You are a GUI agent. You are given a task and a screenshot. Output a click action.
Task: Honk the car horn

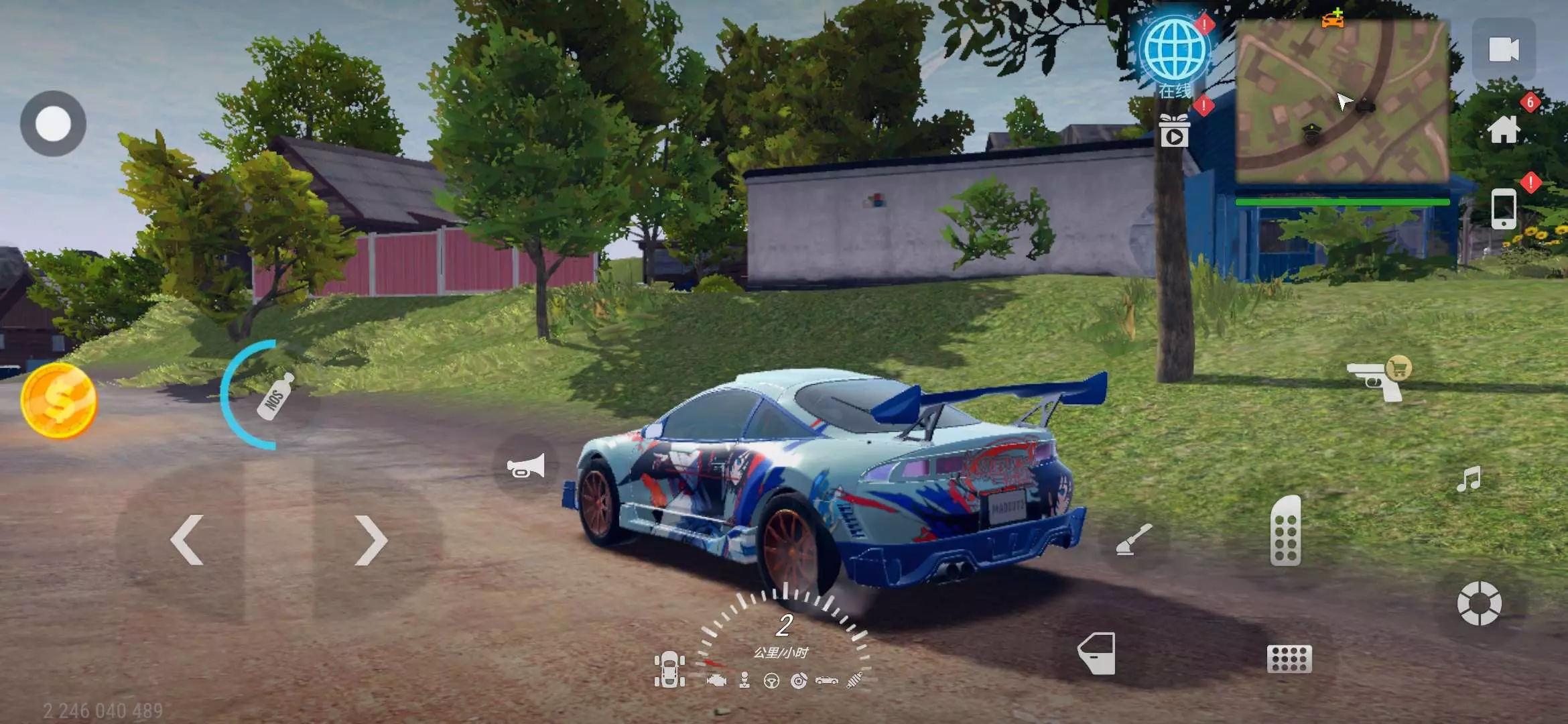(525, 467)
